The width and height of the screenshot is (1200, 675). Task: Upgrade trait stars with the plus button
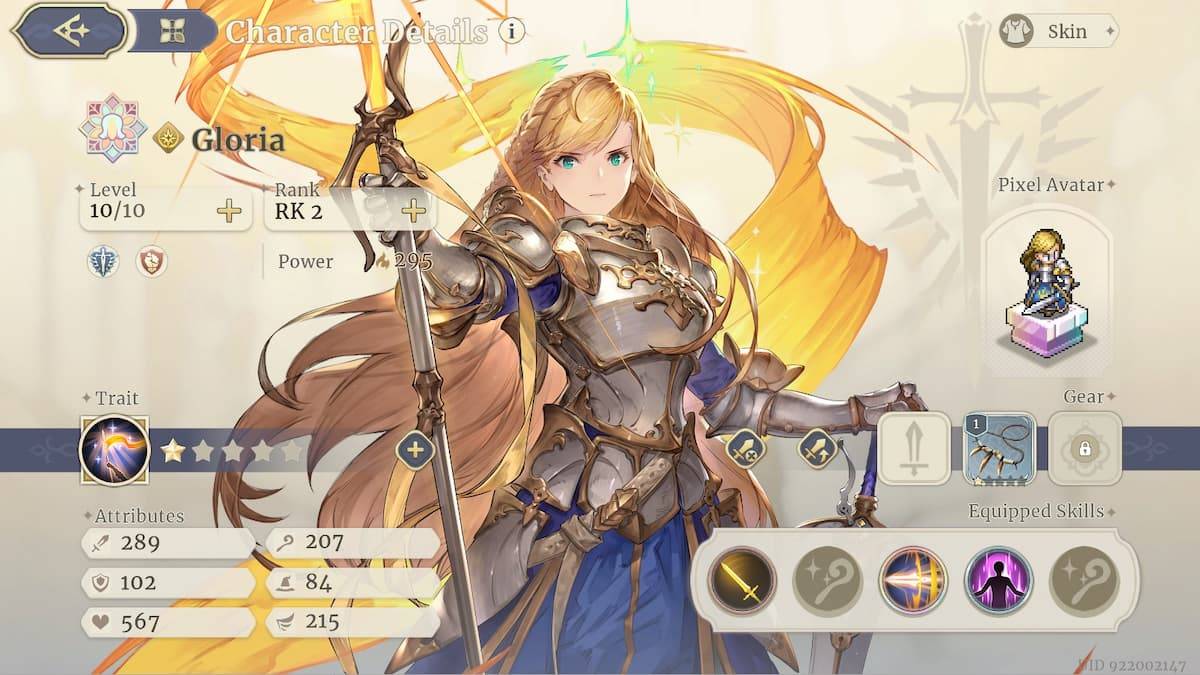click(x=414, y=449)
